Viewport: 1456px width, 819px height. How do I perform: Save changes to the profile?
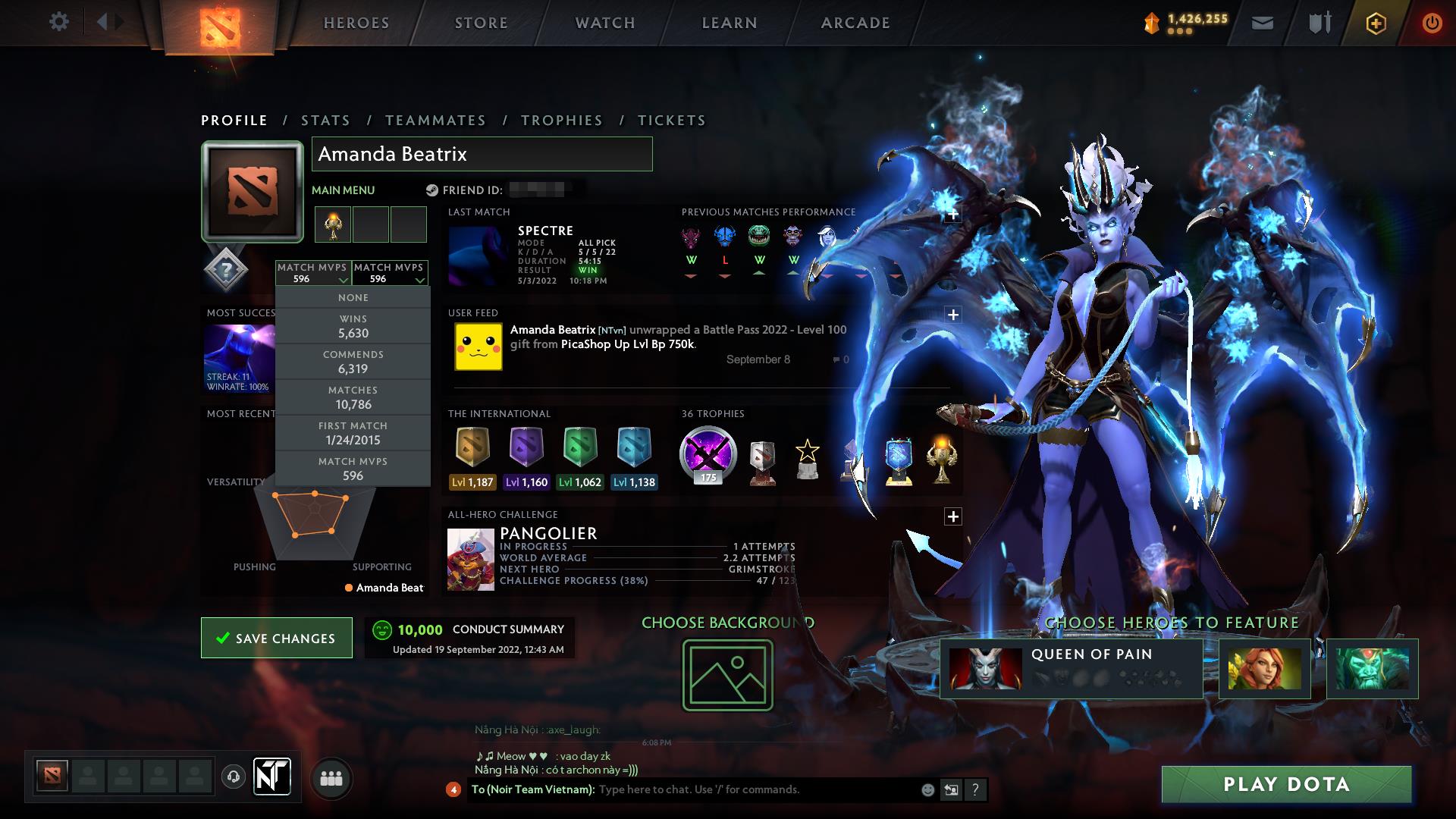(277, 638)
